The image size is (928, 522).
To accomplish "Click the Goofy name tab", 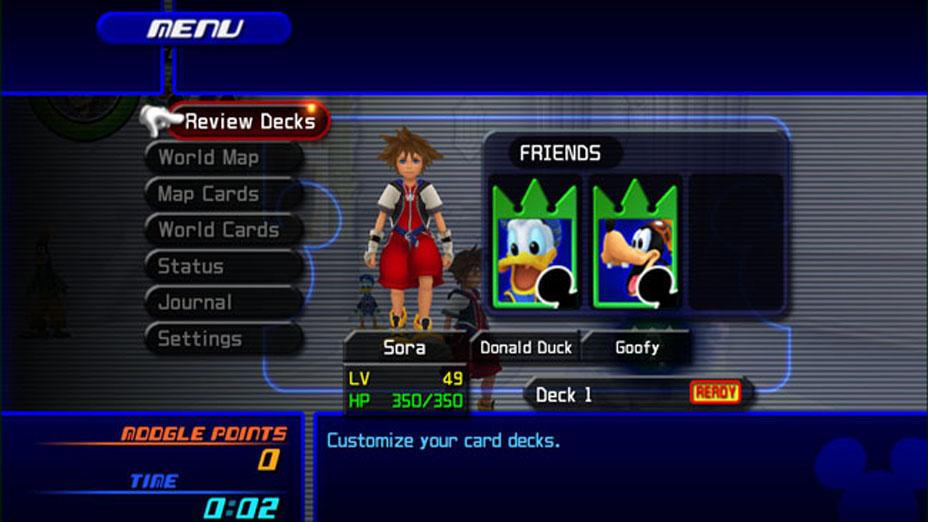I will tap(637, 348).
